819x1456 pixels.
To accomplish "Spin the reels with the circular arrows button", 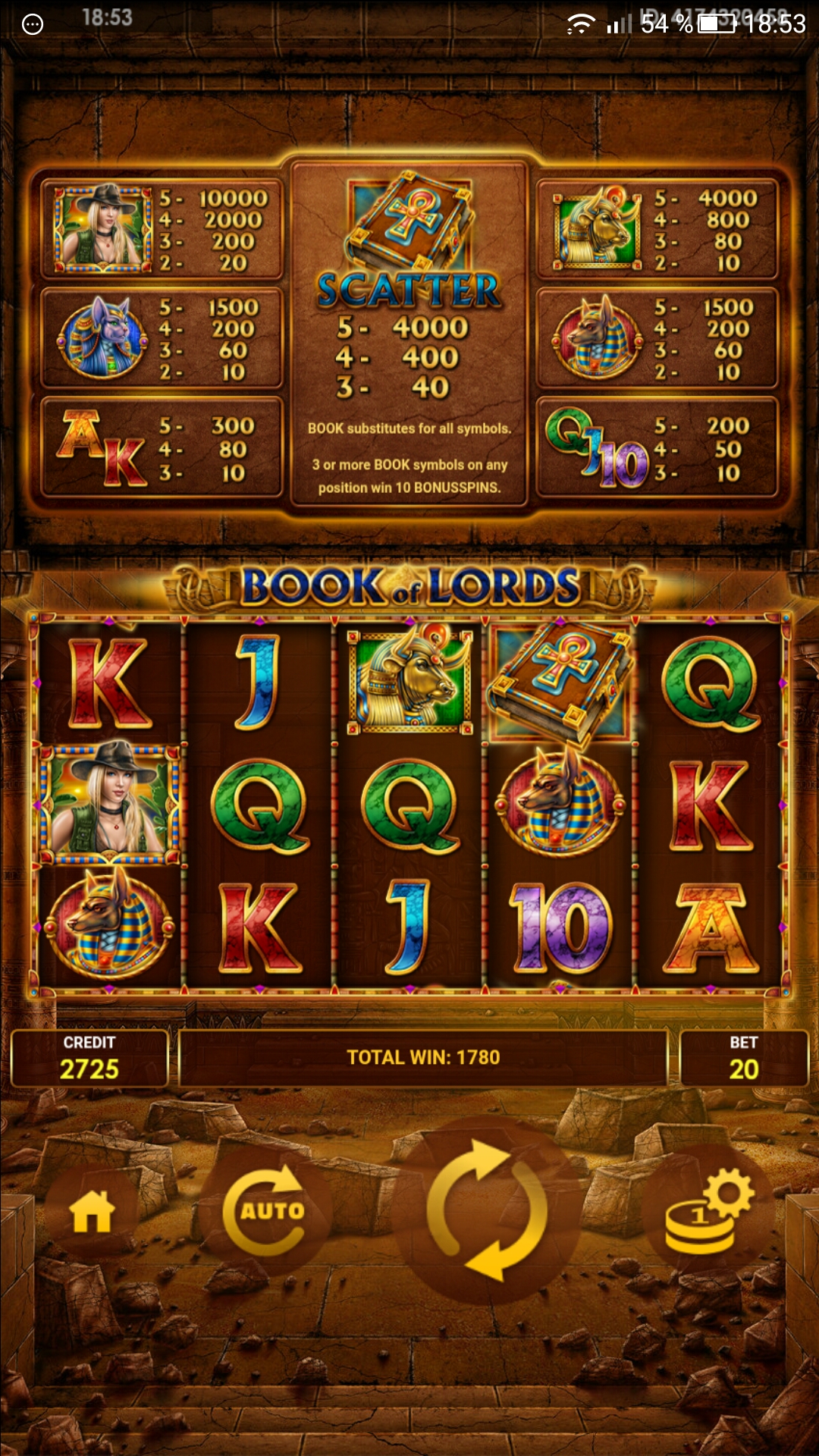I will pos(487,1210).
